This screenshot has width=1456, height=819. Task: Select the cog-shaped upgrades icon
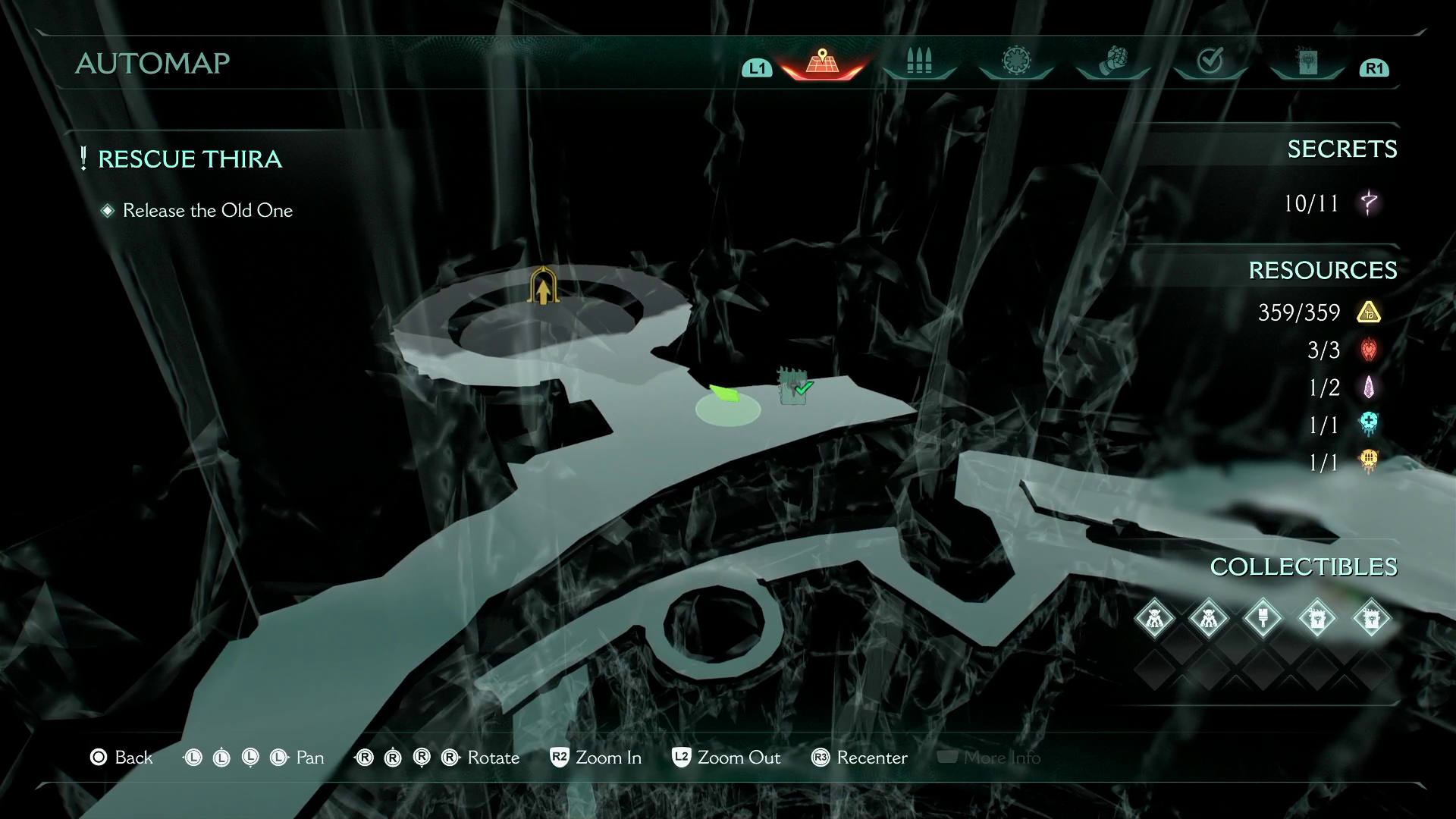pyautogui.click(x=1015, y=61)
